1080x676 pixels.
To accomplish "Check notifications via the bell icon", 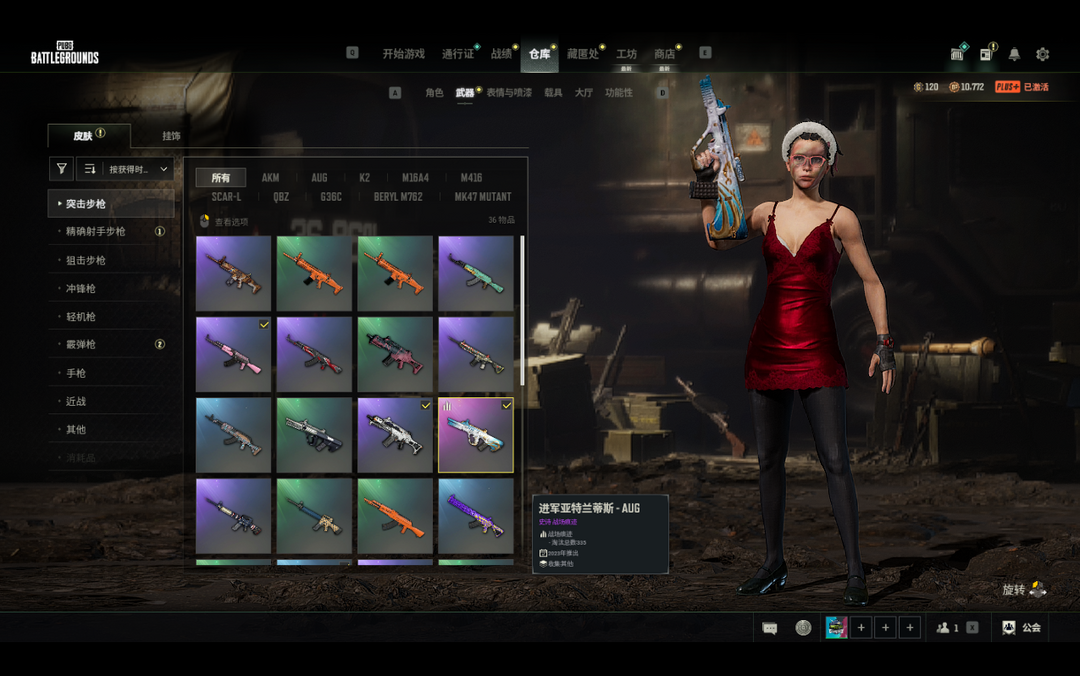I will [x=1014, y=54].
